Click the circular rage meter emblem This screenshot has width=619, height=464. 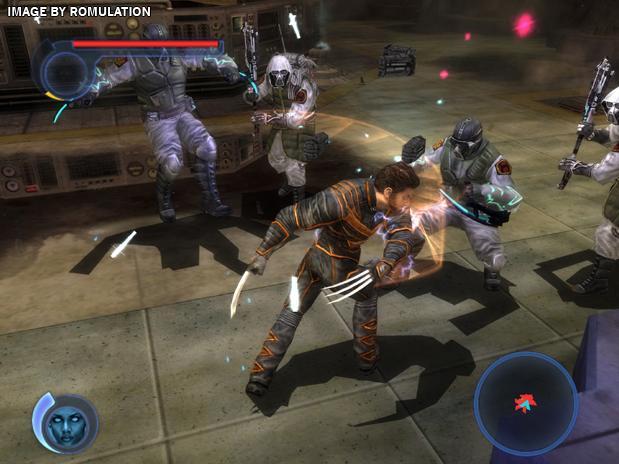tap(64, 73)
